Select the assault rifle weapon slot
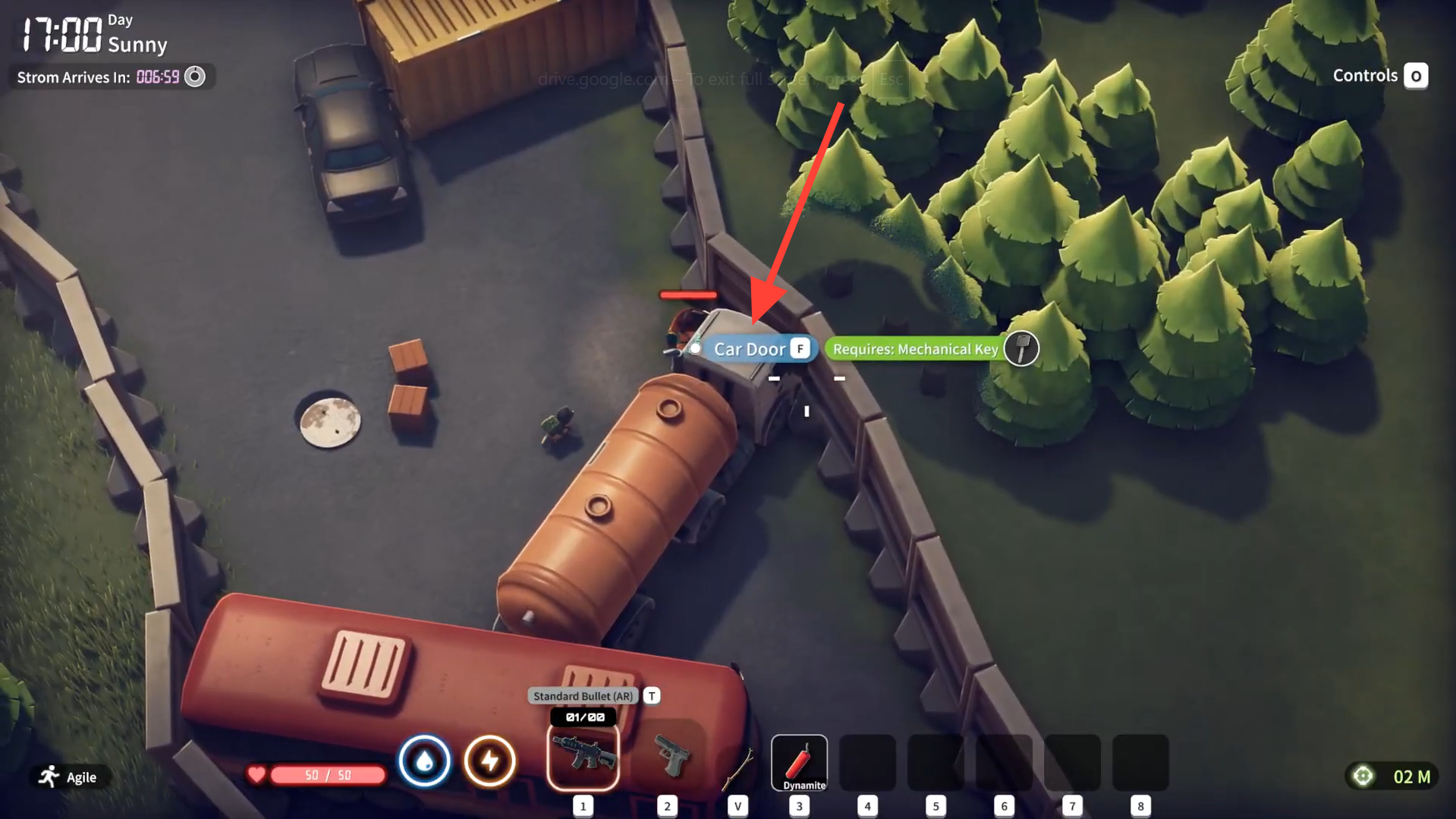 click(x=583, y=758)
